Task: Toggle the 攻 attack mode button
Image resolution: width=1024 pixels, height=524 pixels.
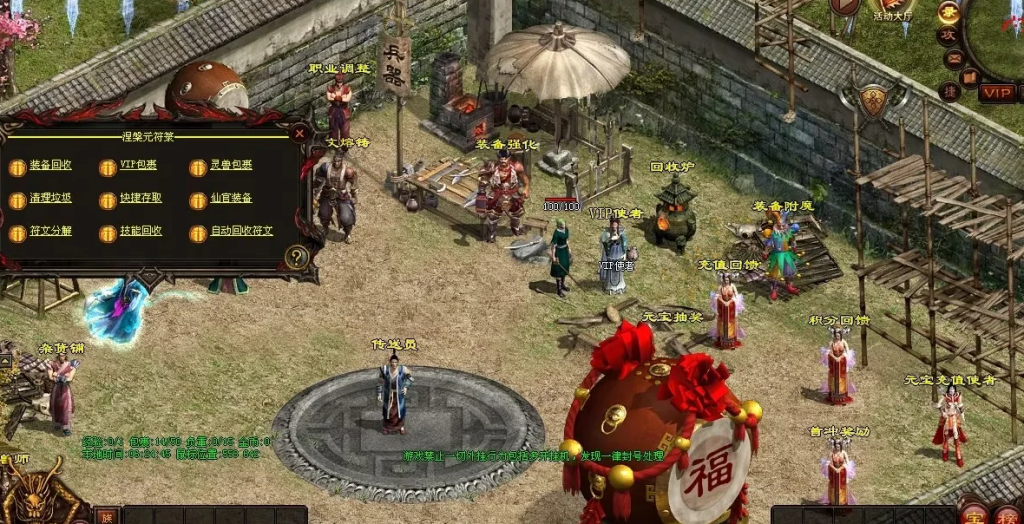Action: pyautogui.click(x=948, y=35)
